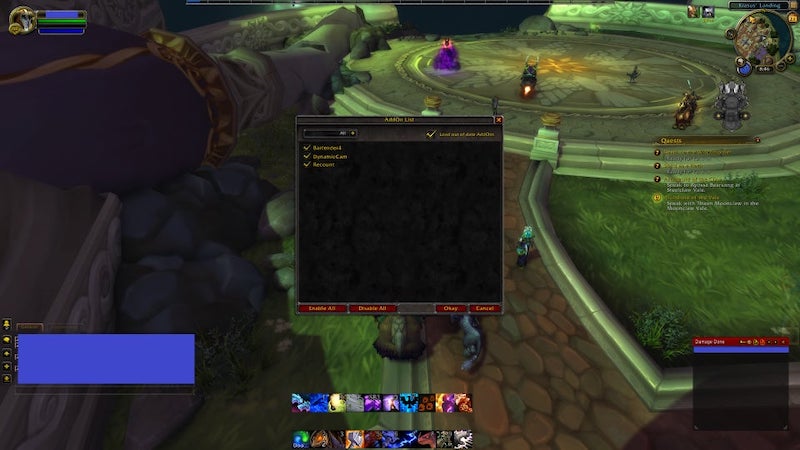Select the player portrait frame

[x=21, y=21]
